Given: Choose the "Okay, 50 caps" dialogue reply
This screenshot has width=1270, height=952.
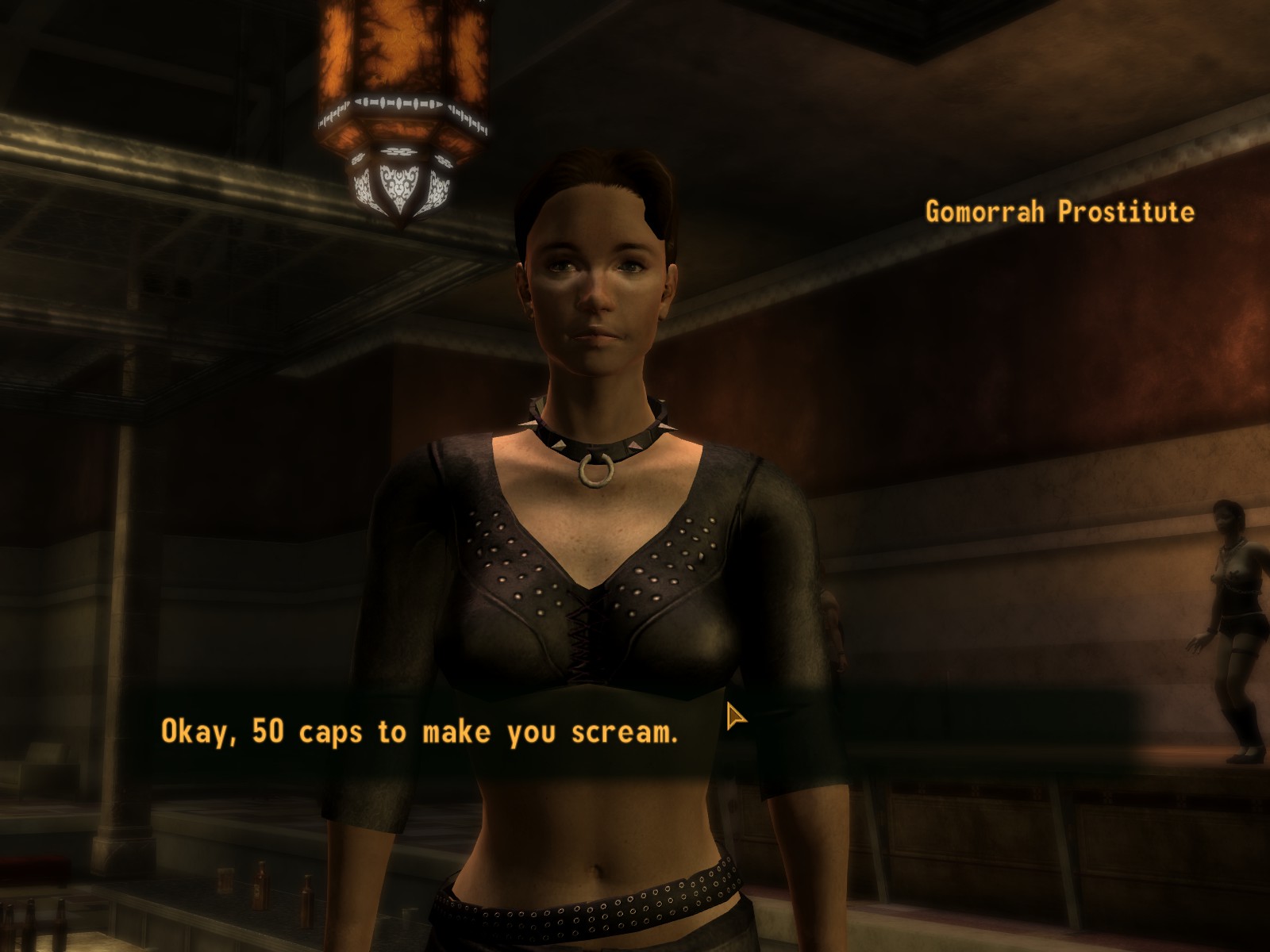Looking at the screenshot, I should point(419,731).
